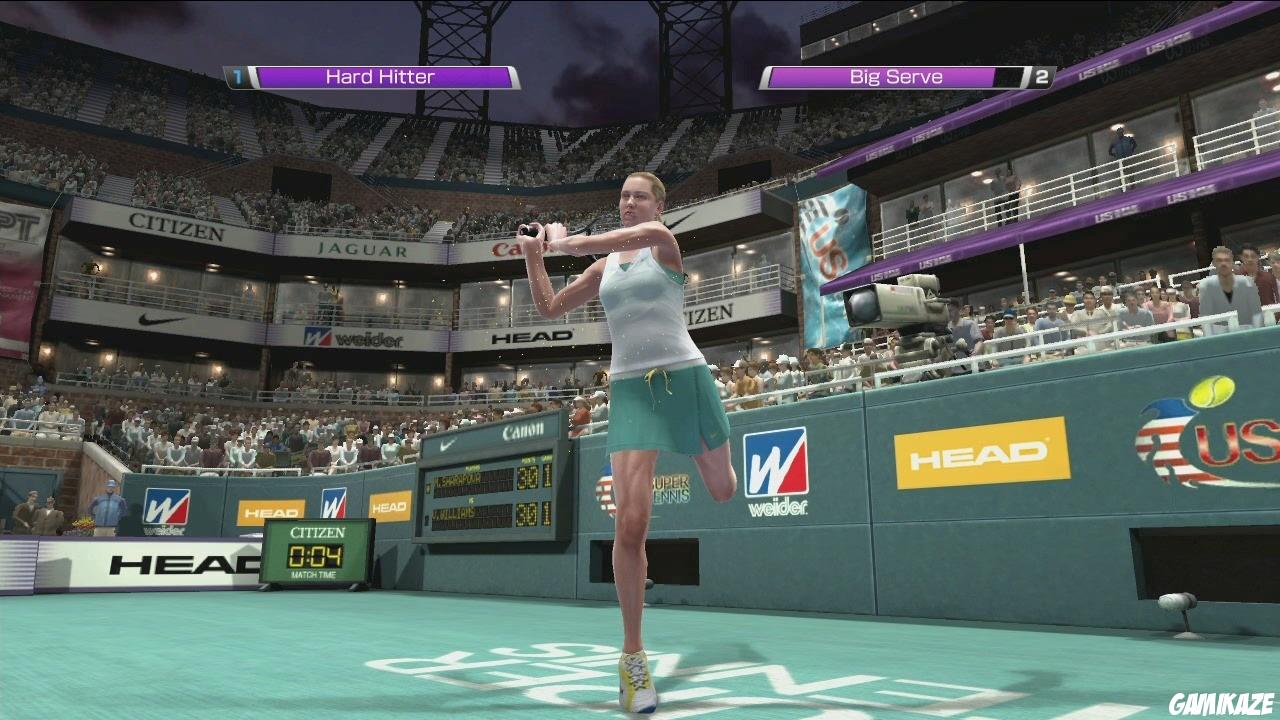This screenshot has height=720, width=1280.
Task: Toggle the serve indicator beside M. SHARAPOUR
Action: pos(428,487)
